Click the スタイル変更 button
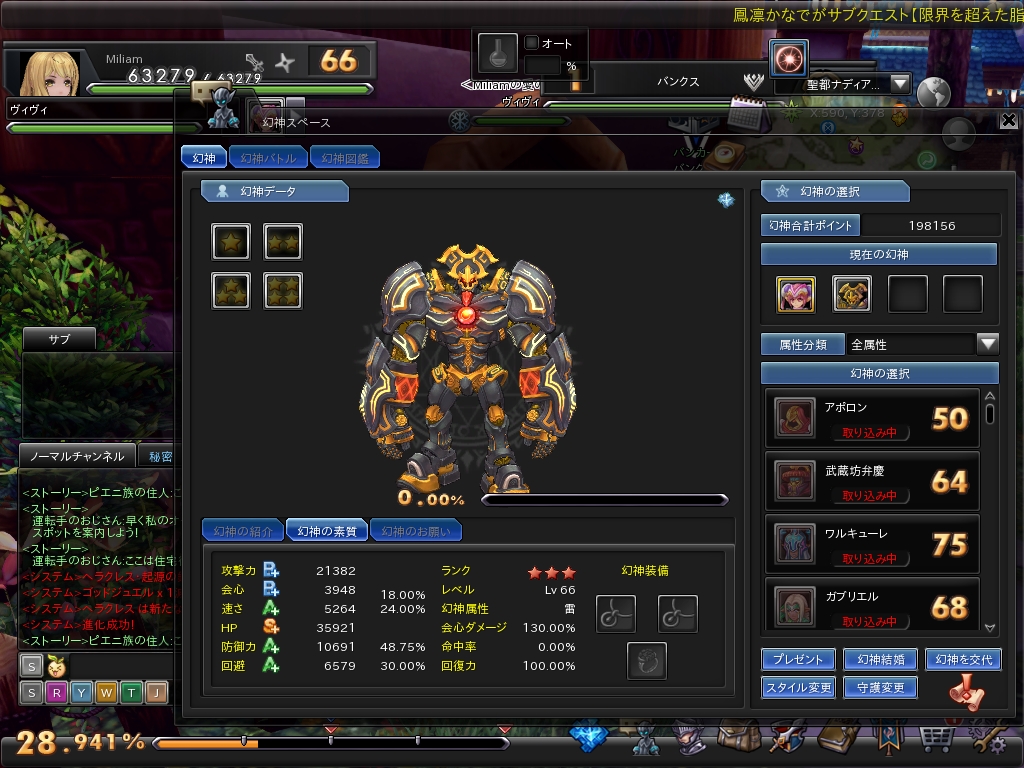The width and height of the screenshot is (1024, 768). [x=798, y=688]
